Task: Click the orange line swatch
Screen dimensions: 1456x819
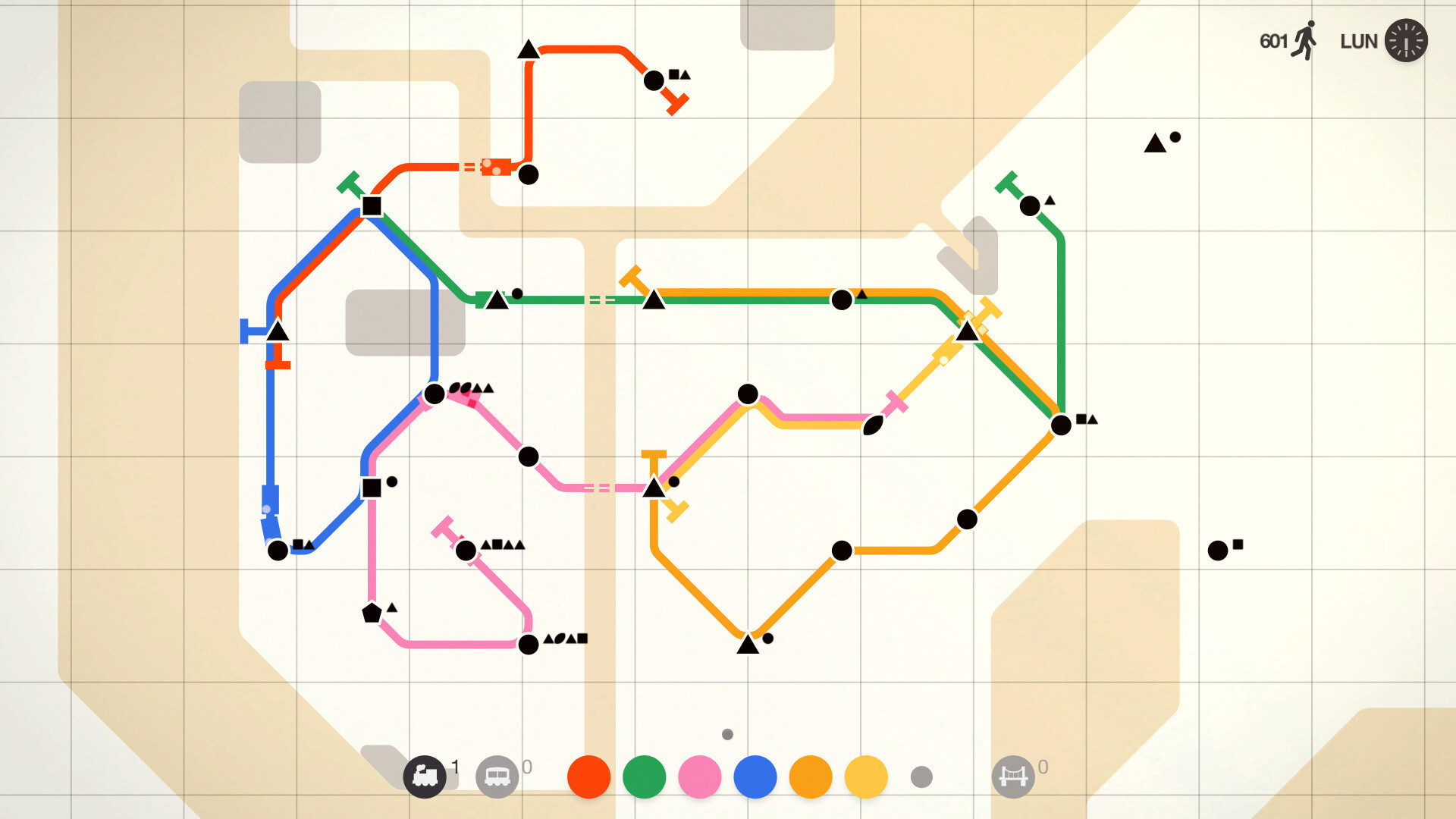Action: tap(811, 777)
